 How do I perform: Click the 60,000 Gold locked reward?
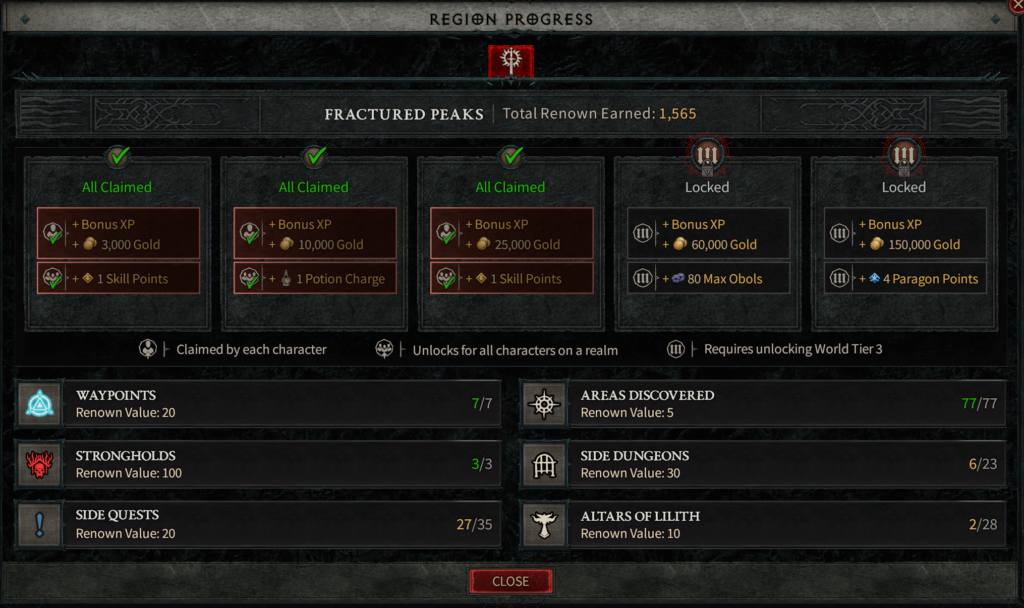click(x=708, y=234)
